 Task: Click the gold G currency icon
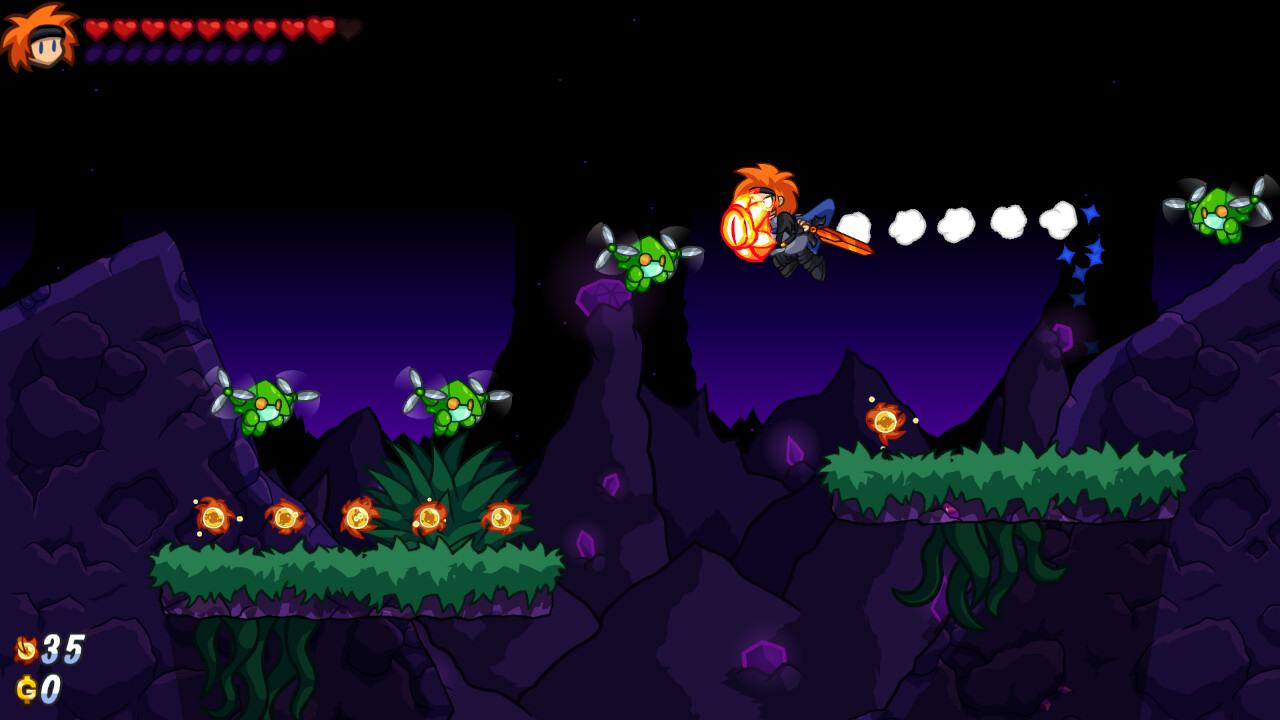point(25,687)
